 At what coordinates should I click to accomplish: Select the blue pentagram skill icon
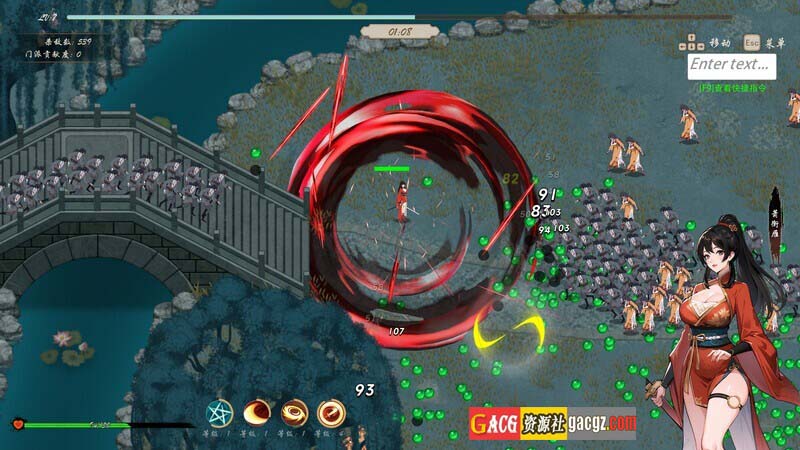pyautogui.click(x=219, y=411)
